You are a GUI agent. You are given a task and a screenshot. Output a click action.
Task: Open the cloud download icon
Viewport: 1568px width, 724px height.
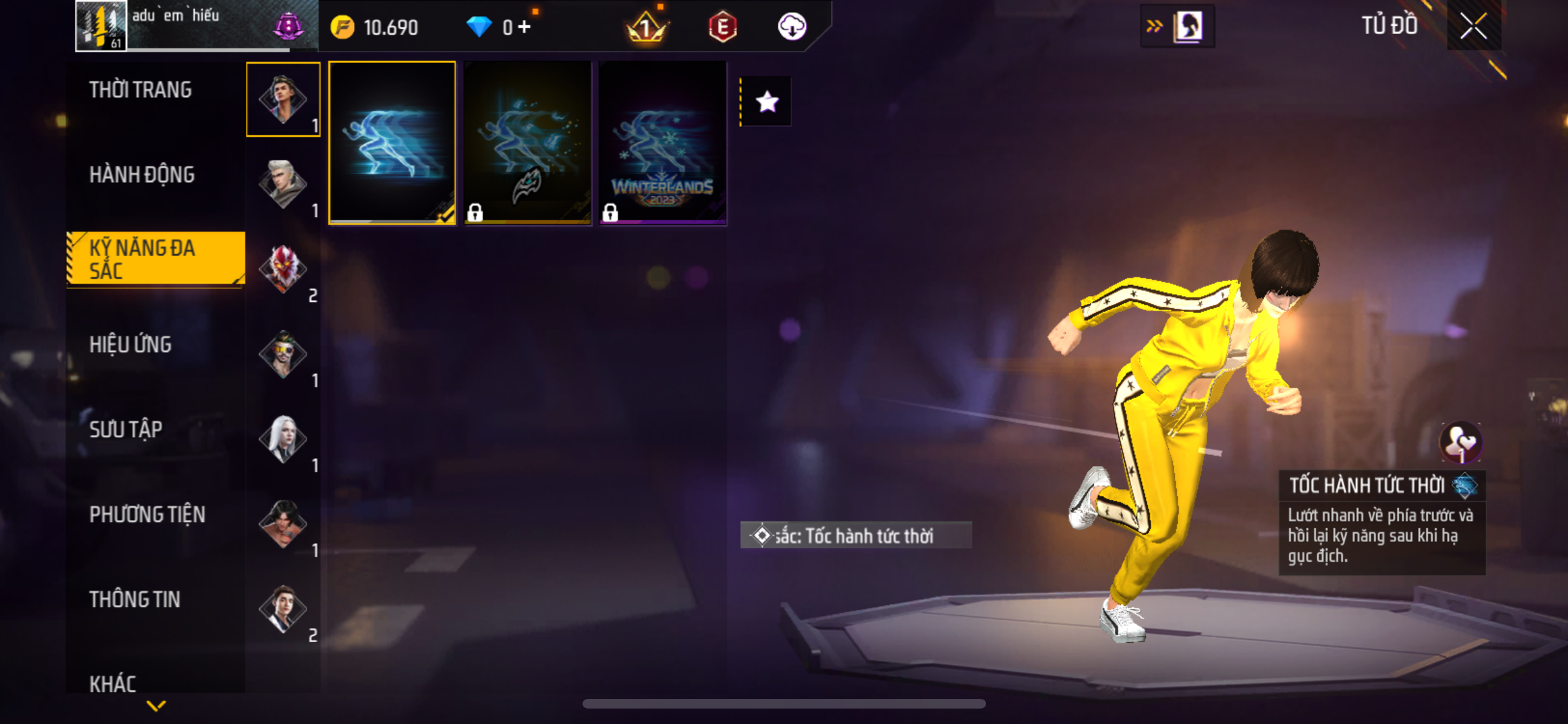[x=792, y=27]
